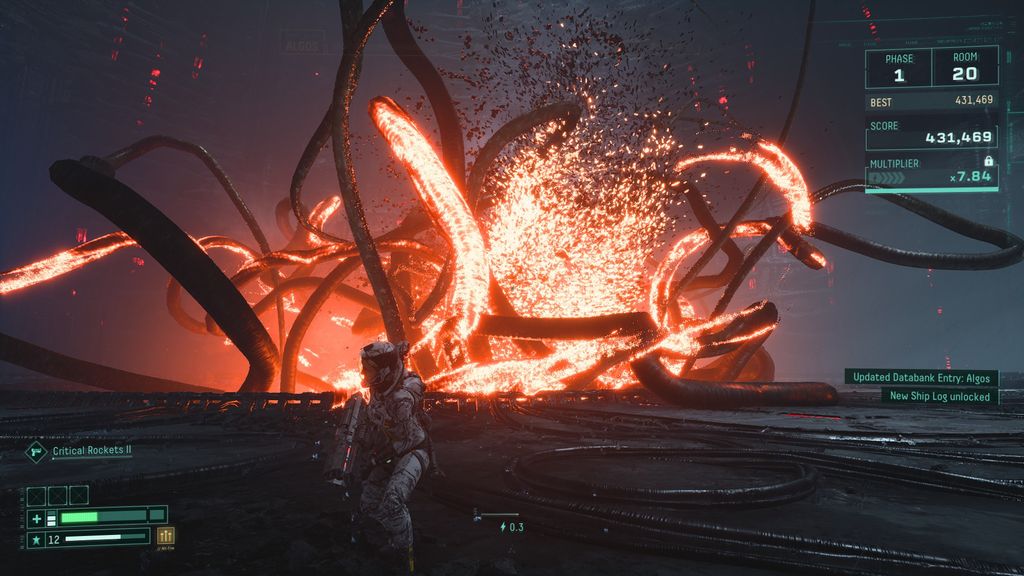Open the New Ship Log unlocked notification

(940, 396)
